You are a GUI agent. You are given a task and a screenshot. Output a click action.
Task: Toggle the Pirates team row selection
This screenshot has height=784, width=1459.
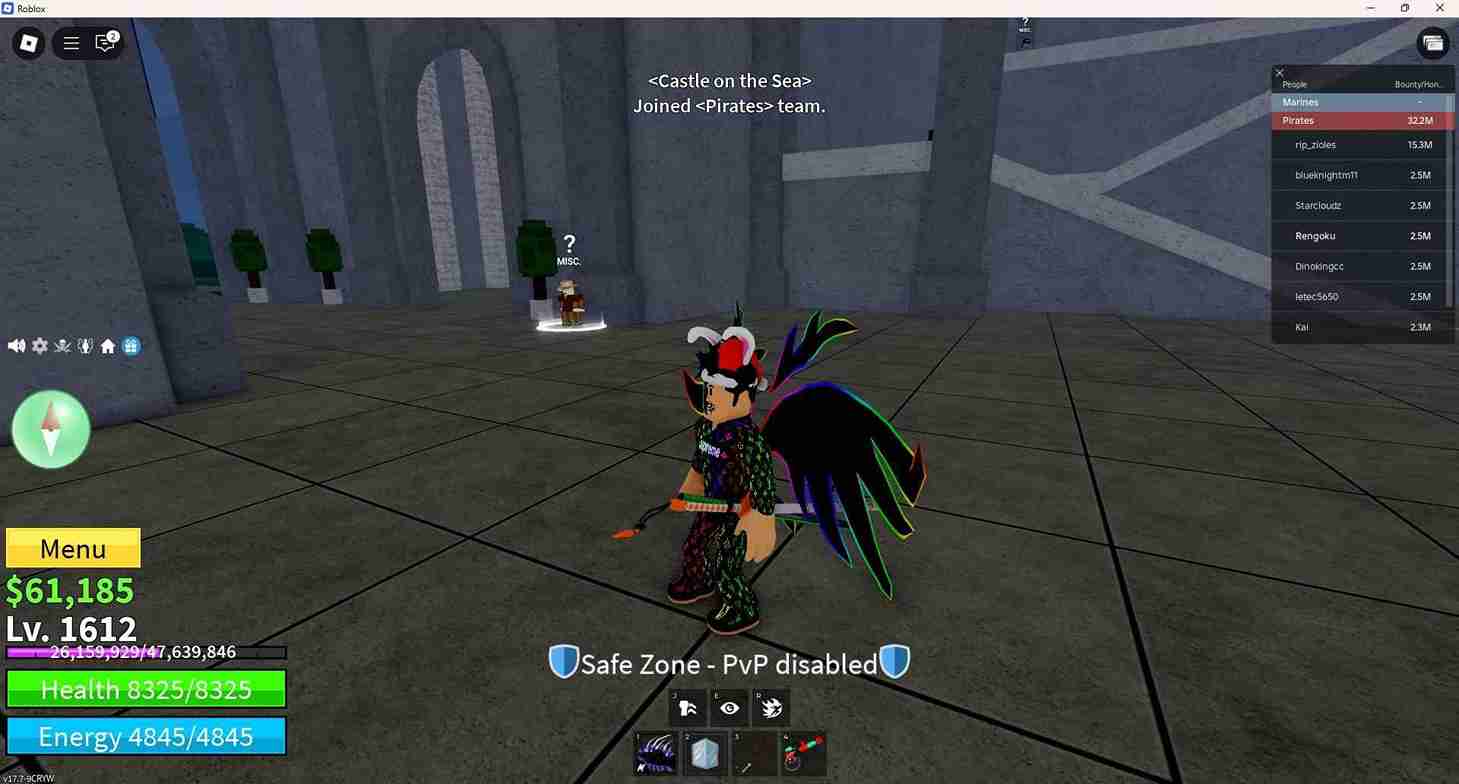1360,120
